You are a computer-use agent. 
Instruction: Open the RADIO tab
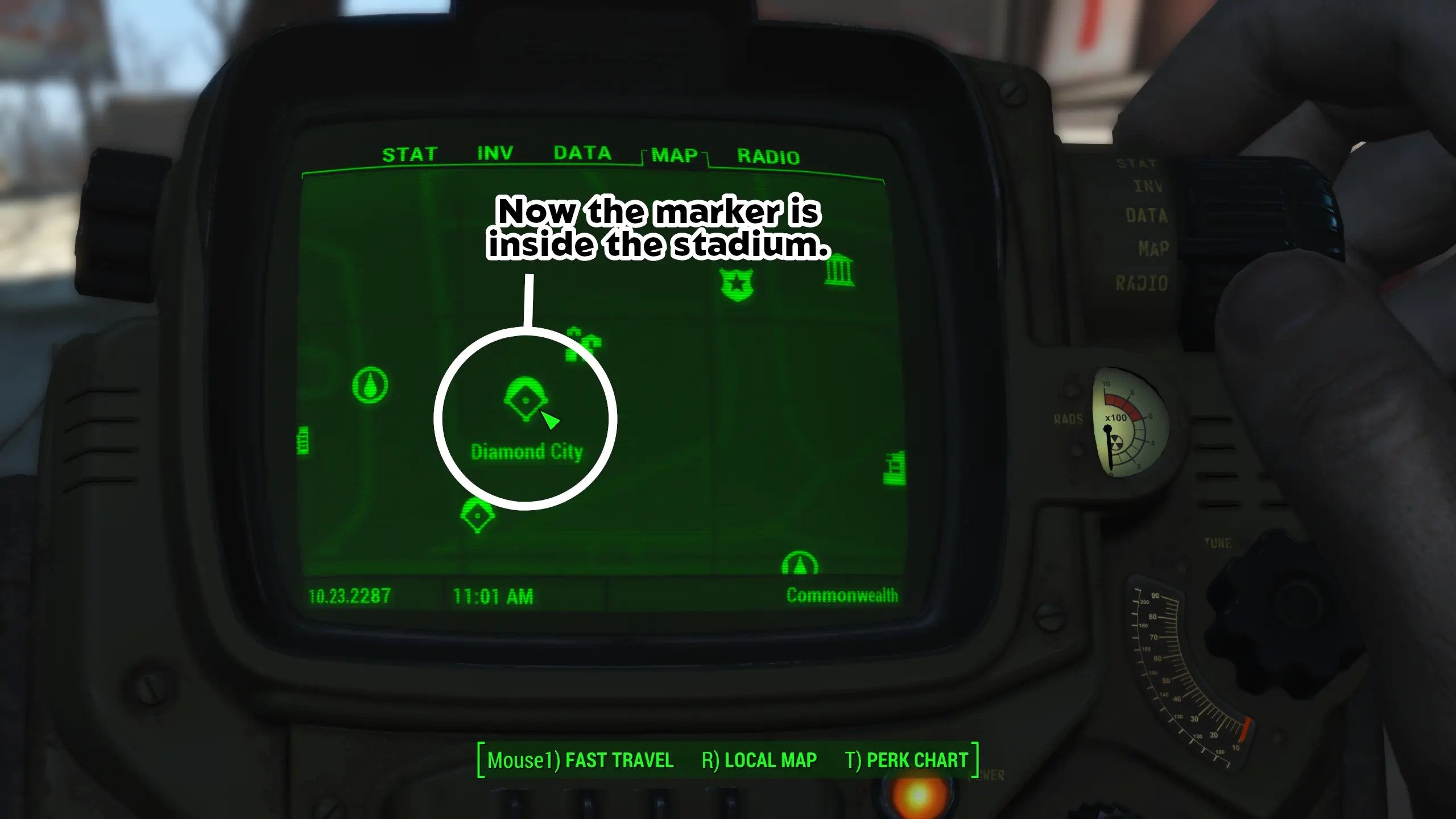click(768, 156)
